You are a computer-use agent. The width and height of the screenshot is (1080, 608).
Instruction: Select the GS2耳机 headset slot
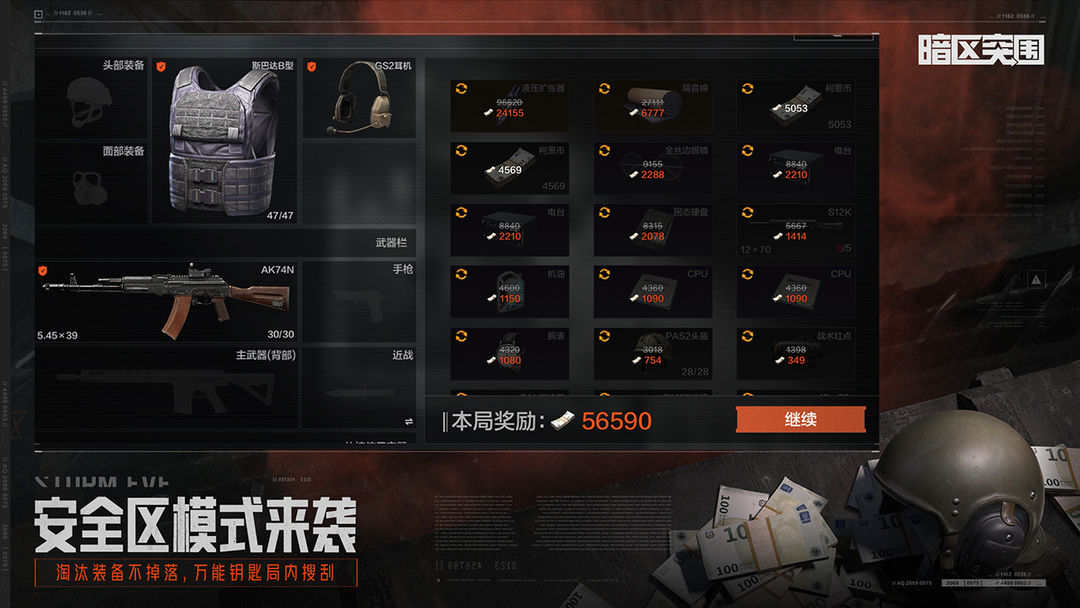click(360, 99)
